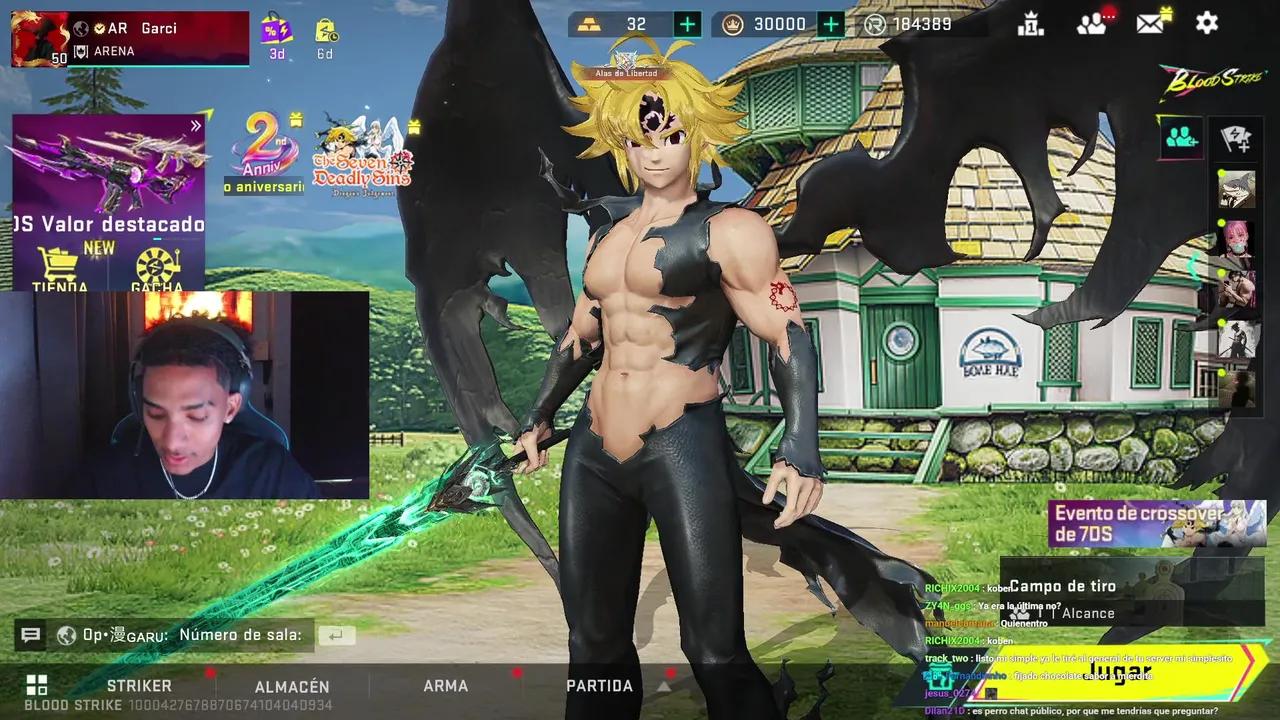Image resolution: width=1280 pixels, height=720 pixels.
Task: Switch to the ALMACÉN tab
Action: pos(293,686)
